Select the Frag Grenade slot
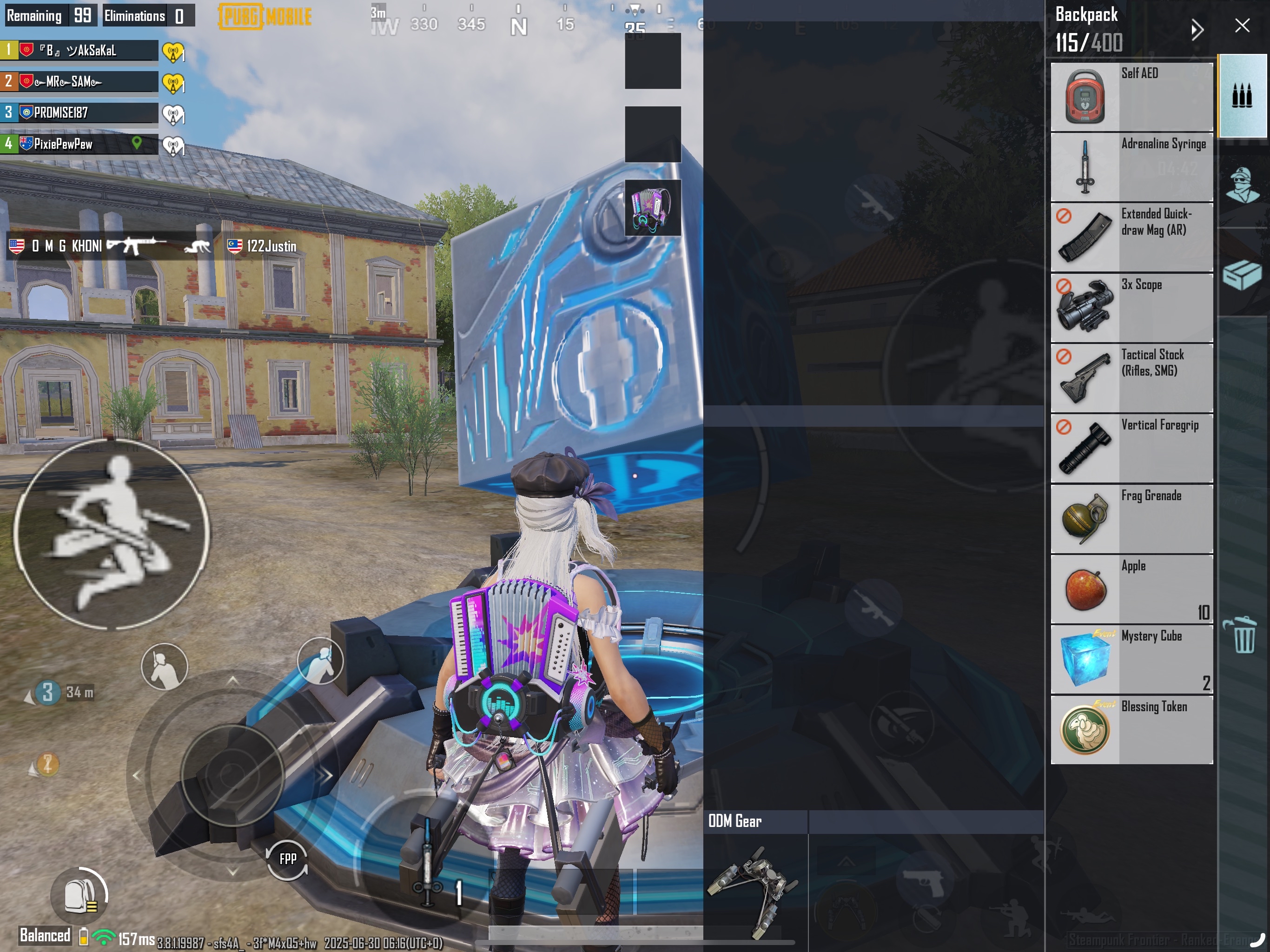 click(1131, 519)
